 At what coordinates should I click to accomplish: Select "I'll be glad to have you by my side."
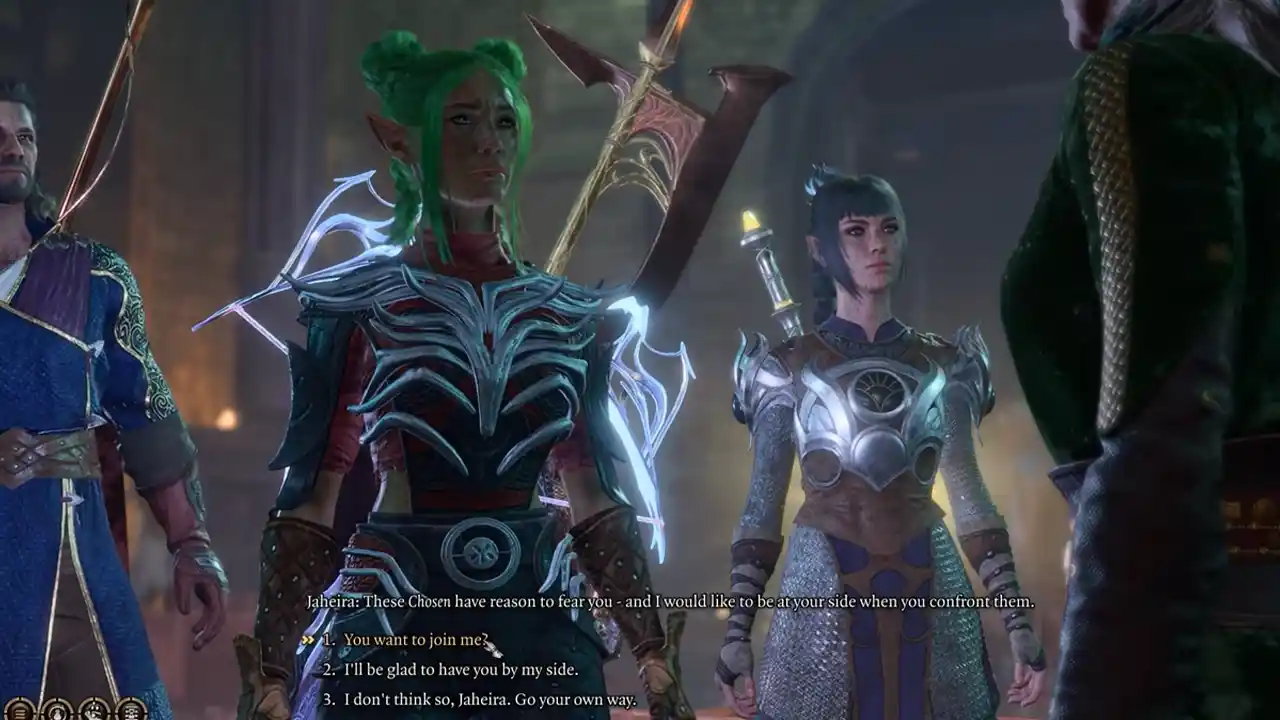pos(460,670)
